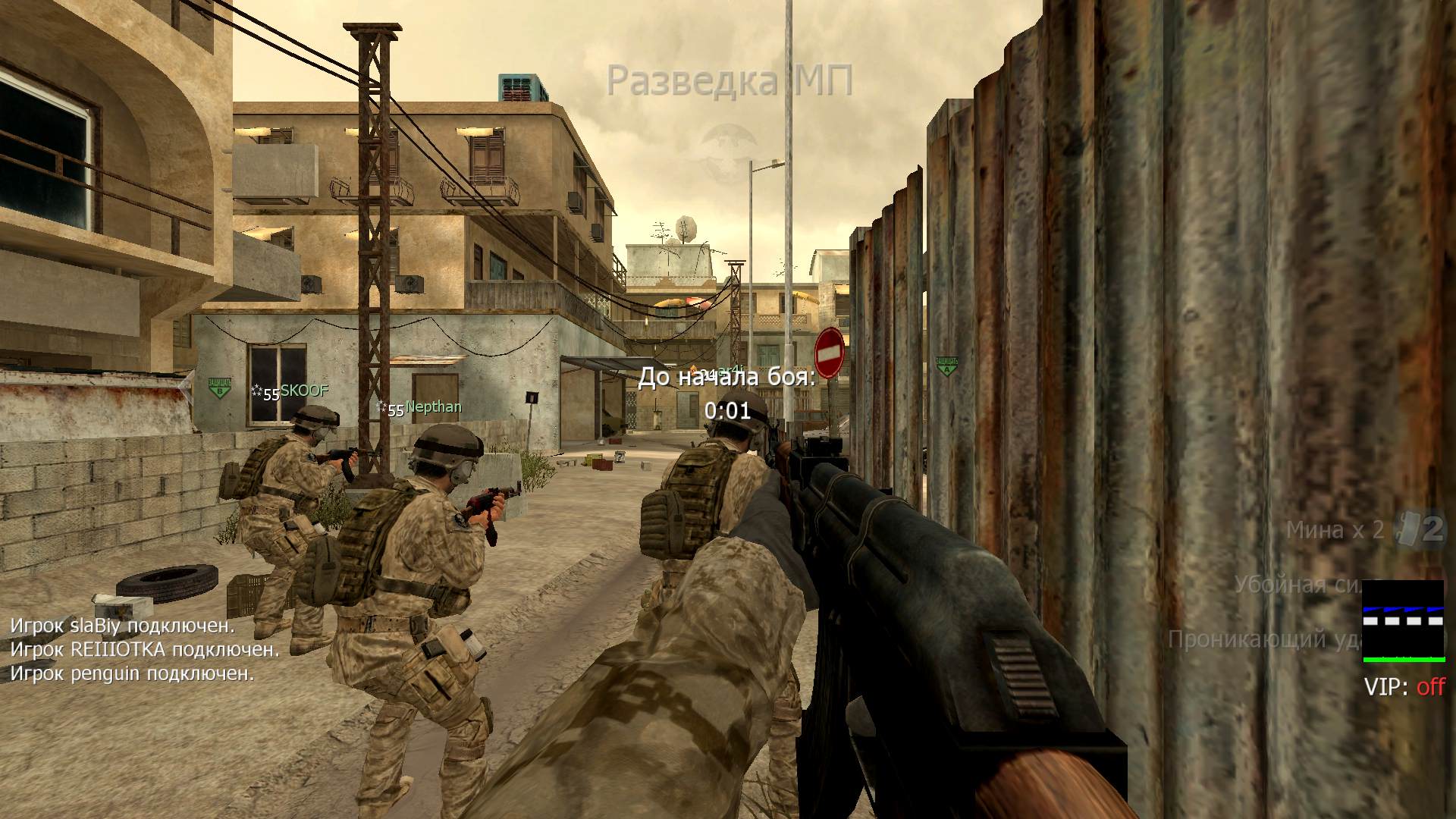The height and width of the screenshot is (819, 1456).
Task: Click the penguin connected chat message
Action: tap(132, 673)
